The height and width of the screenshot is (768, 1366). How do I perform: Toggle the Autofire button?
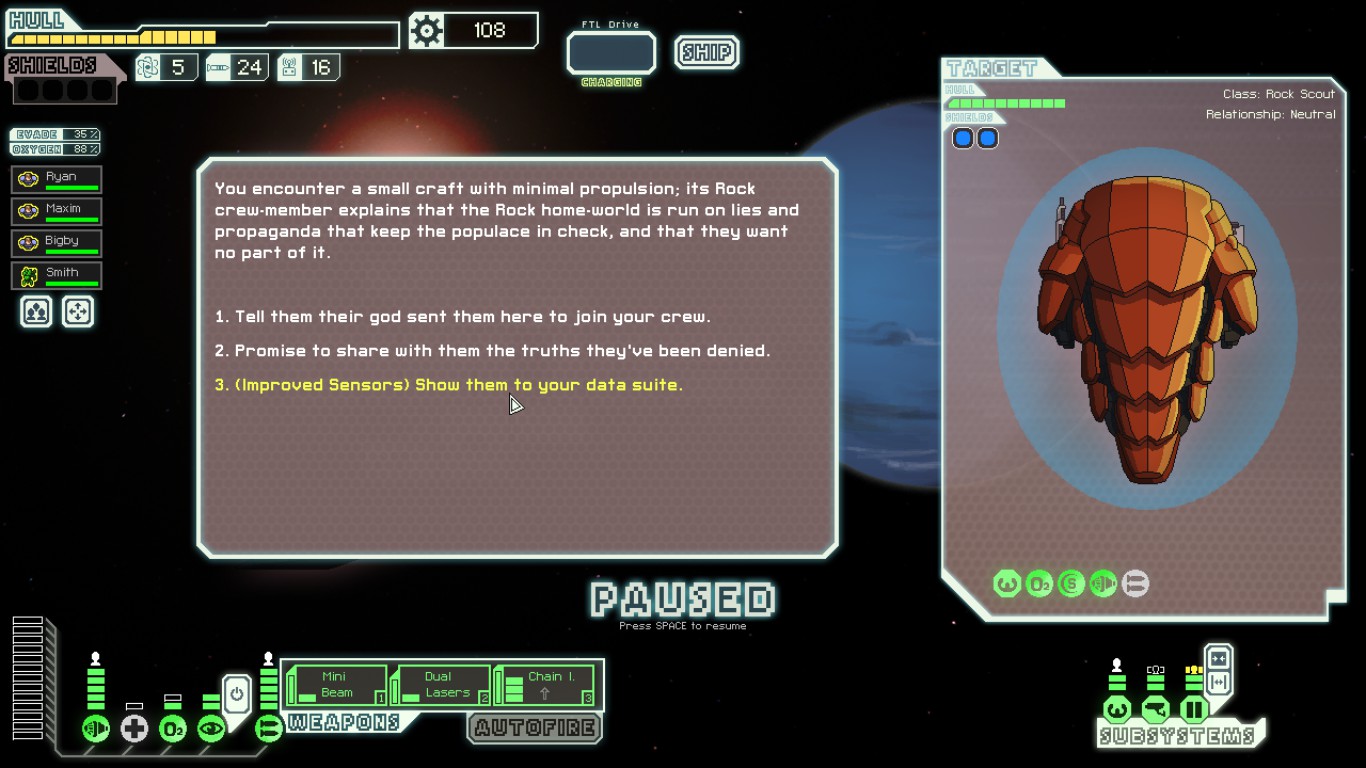coord(535,728)
